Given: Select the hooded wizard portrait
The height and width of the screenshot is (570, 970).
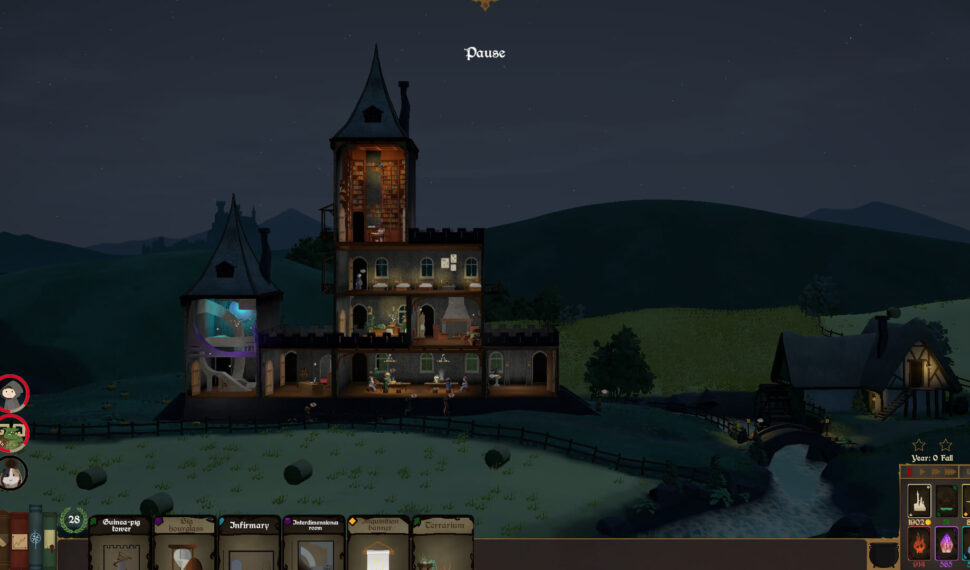Looking at the screenshot, I should (12, 394).
